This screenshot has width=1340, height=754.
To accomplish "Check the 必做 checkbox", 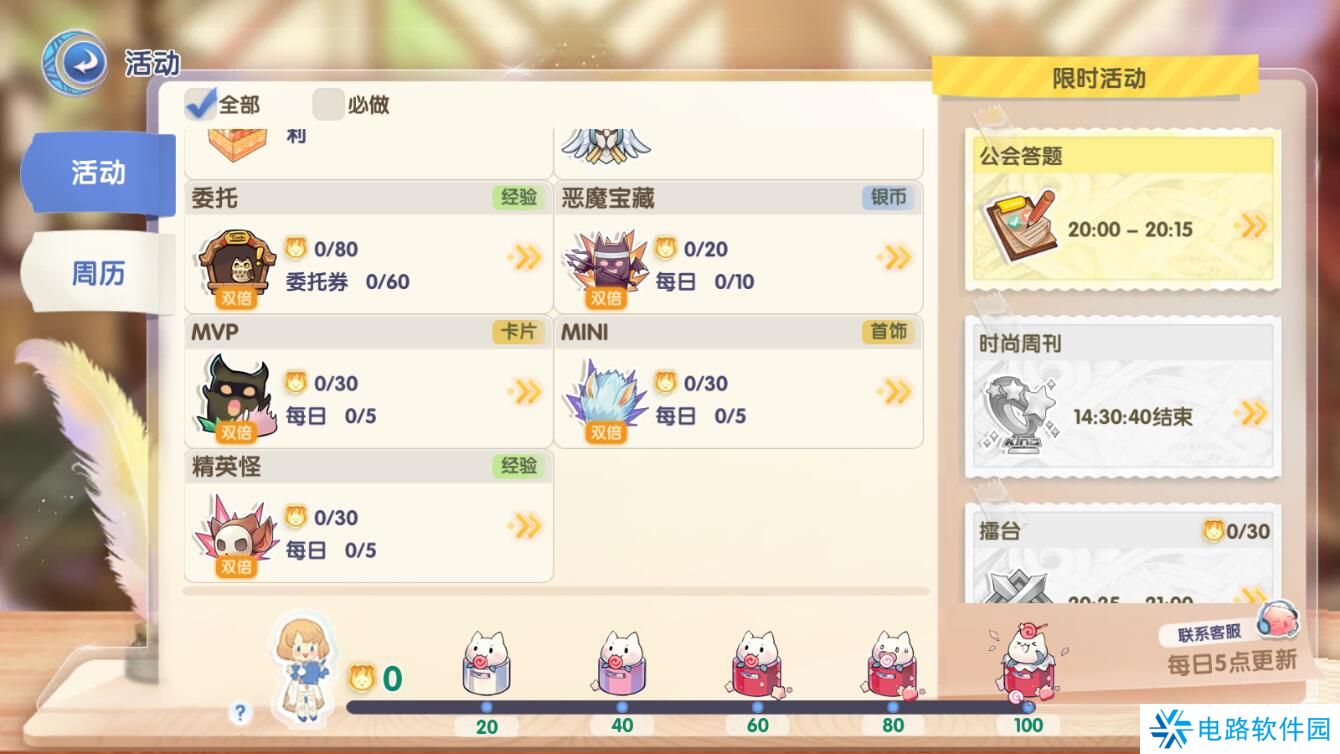I will tap(328, 103).
